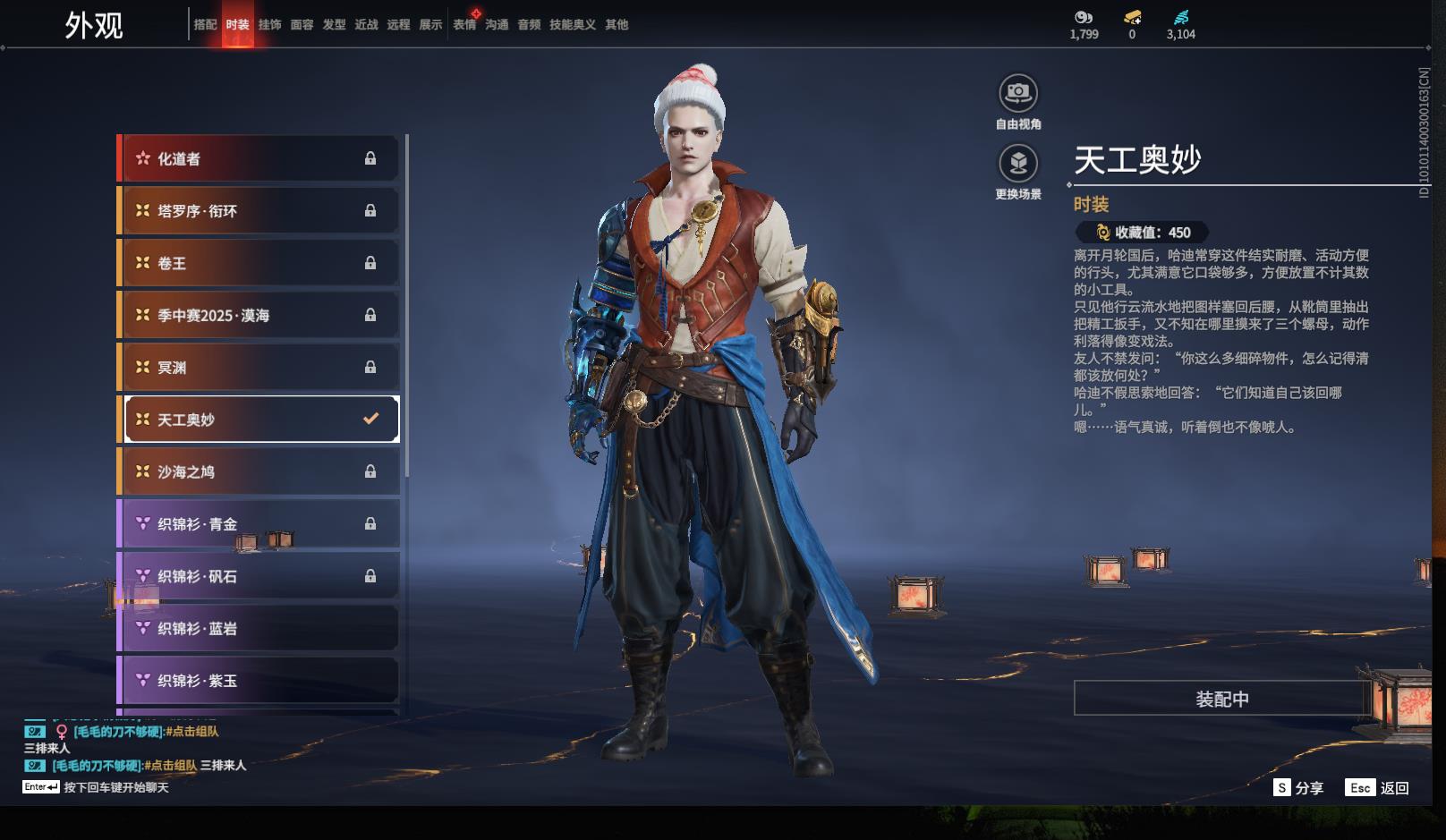
Task: Select the 卷王 outfit entry
Action: click(x=259, y=263)
